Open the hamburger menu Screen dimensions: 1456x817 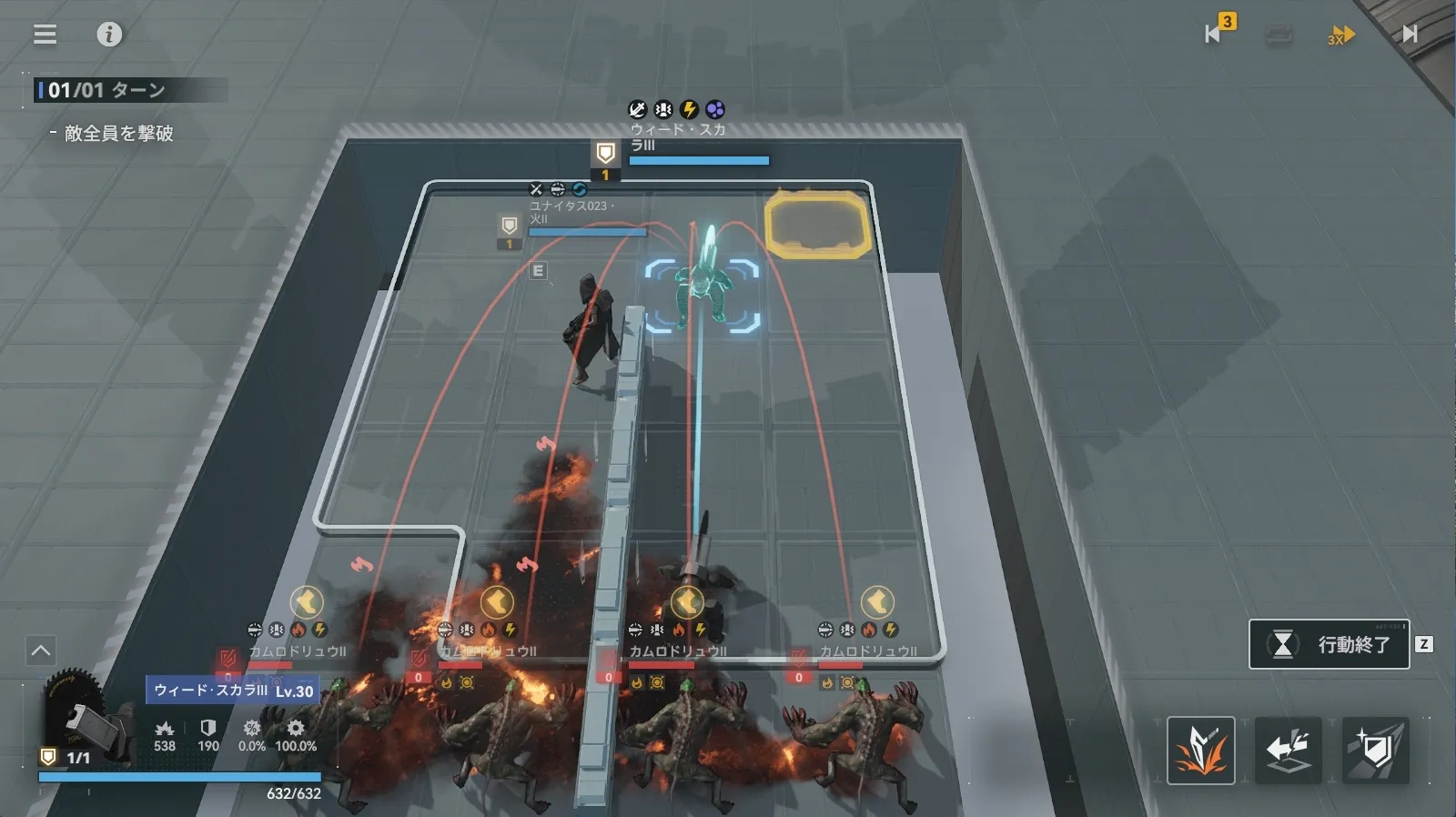pyautogui.click(x=45, y=35)
